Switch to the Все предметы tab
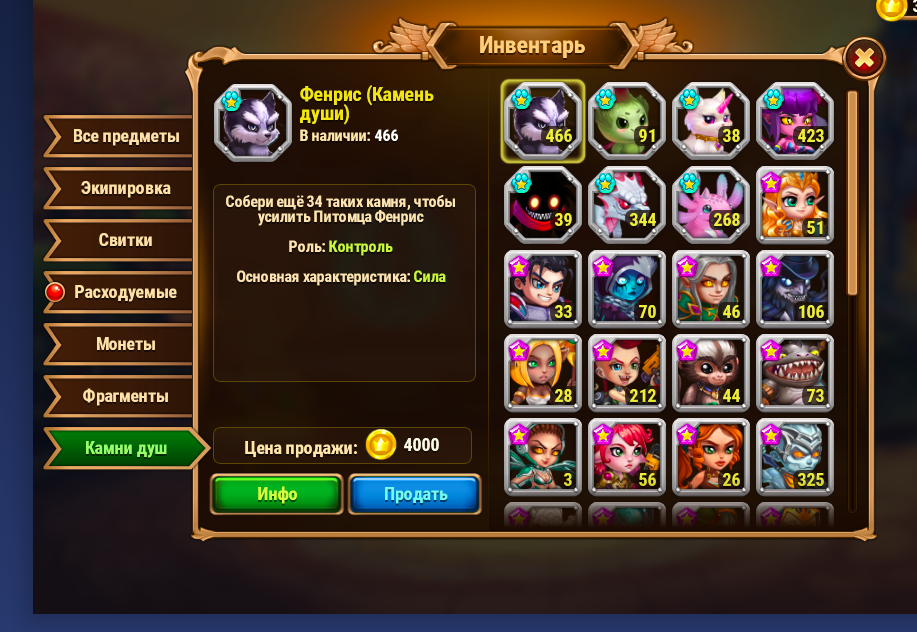 (124, 137)
